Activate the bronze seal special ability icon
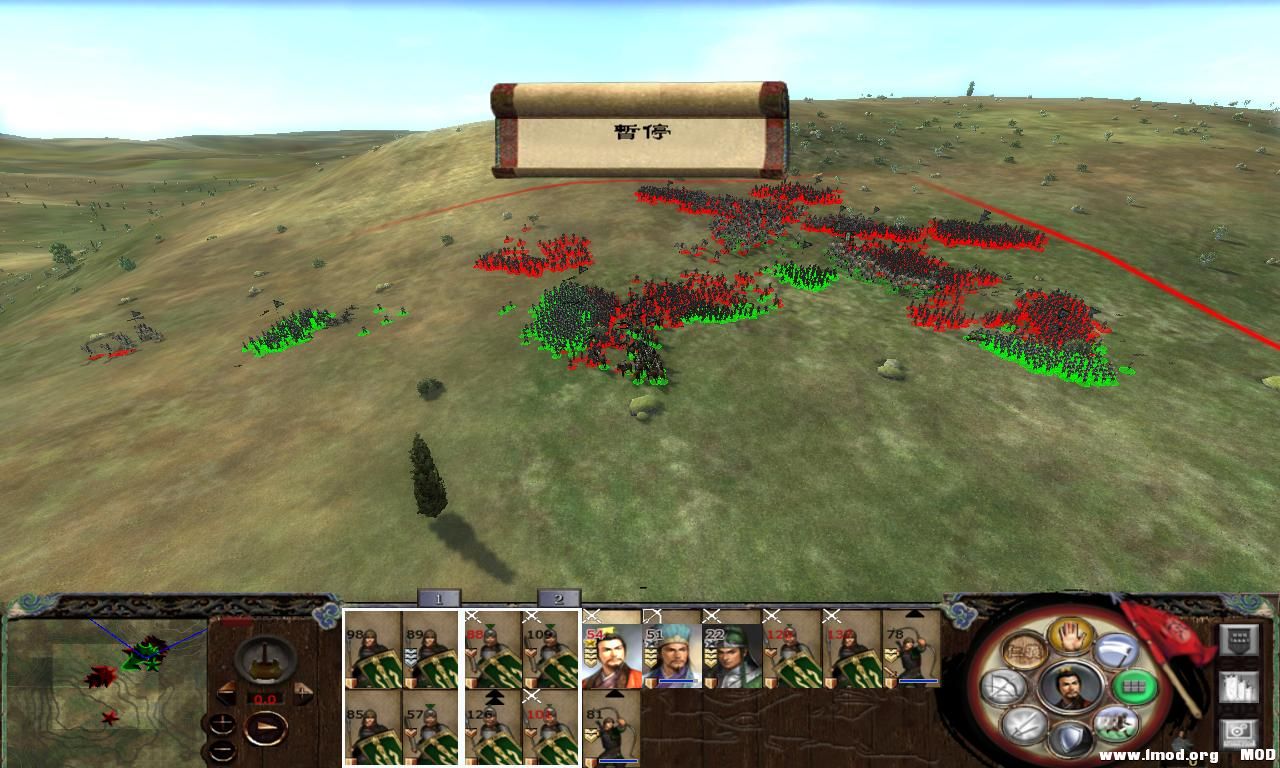Viewport: 1280px width, 768px height. 1024,649
